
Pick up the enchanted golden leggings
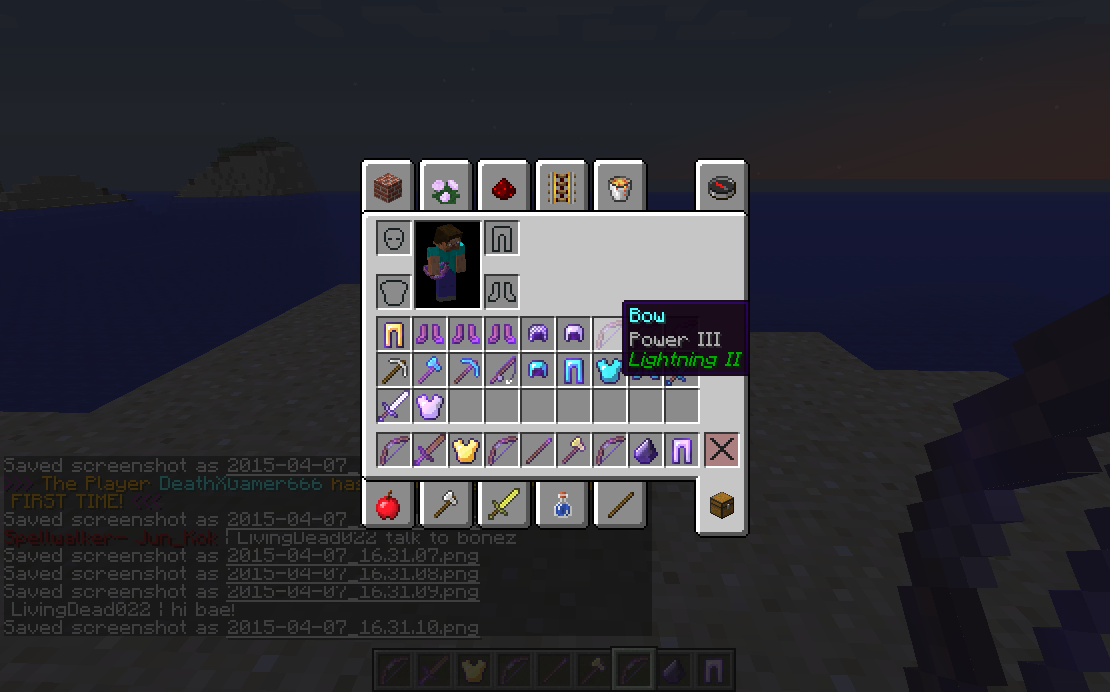[x=393, y=334]
